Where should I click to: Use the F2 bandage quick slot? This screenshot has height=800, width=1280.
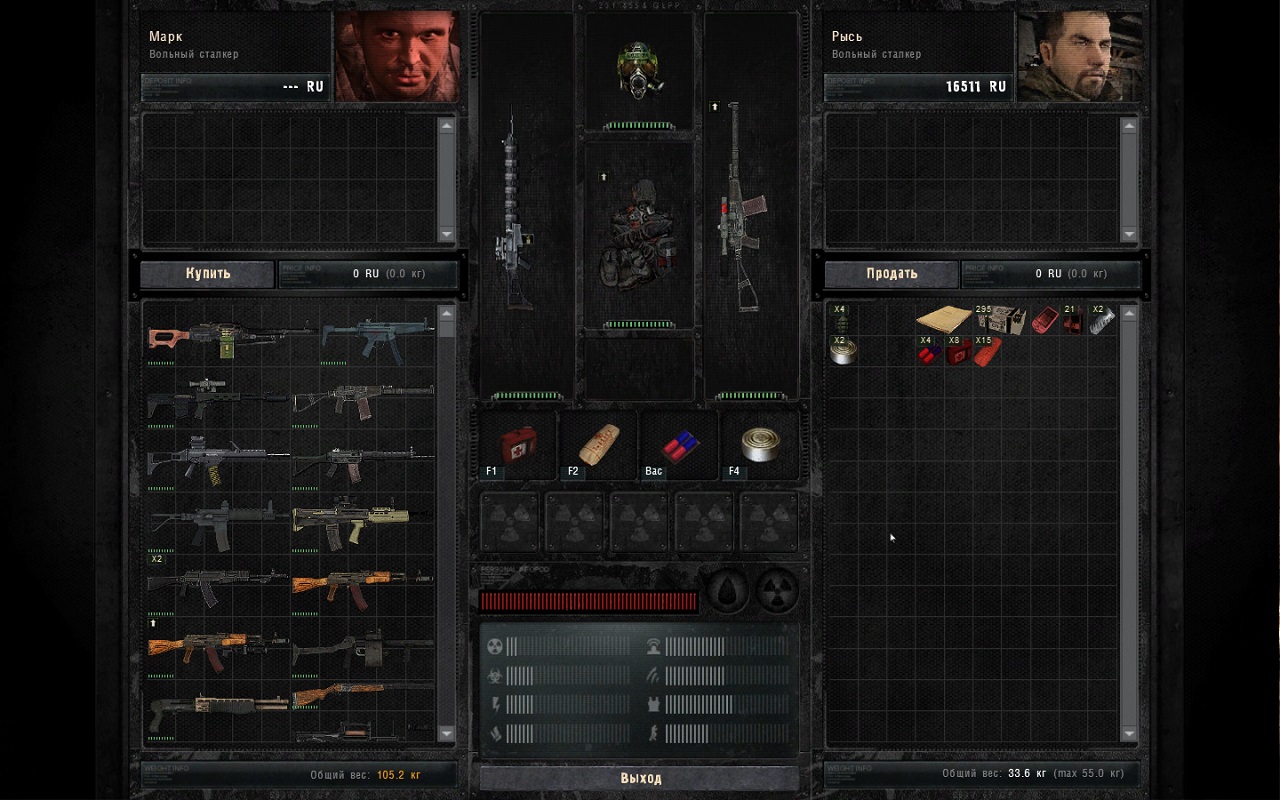[x=598, y=445]
